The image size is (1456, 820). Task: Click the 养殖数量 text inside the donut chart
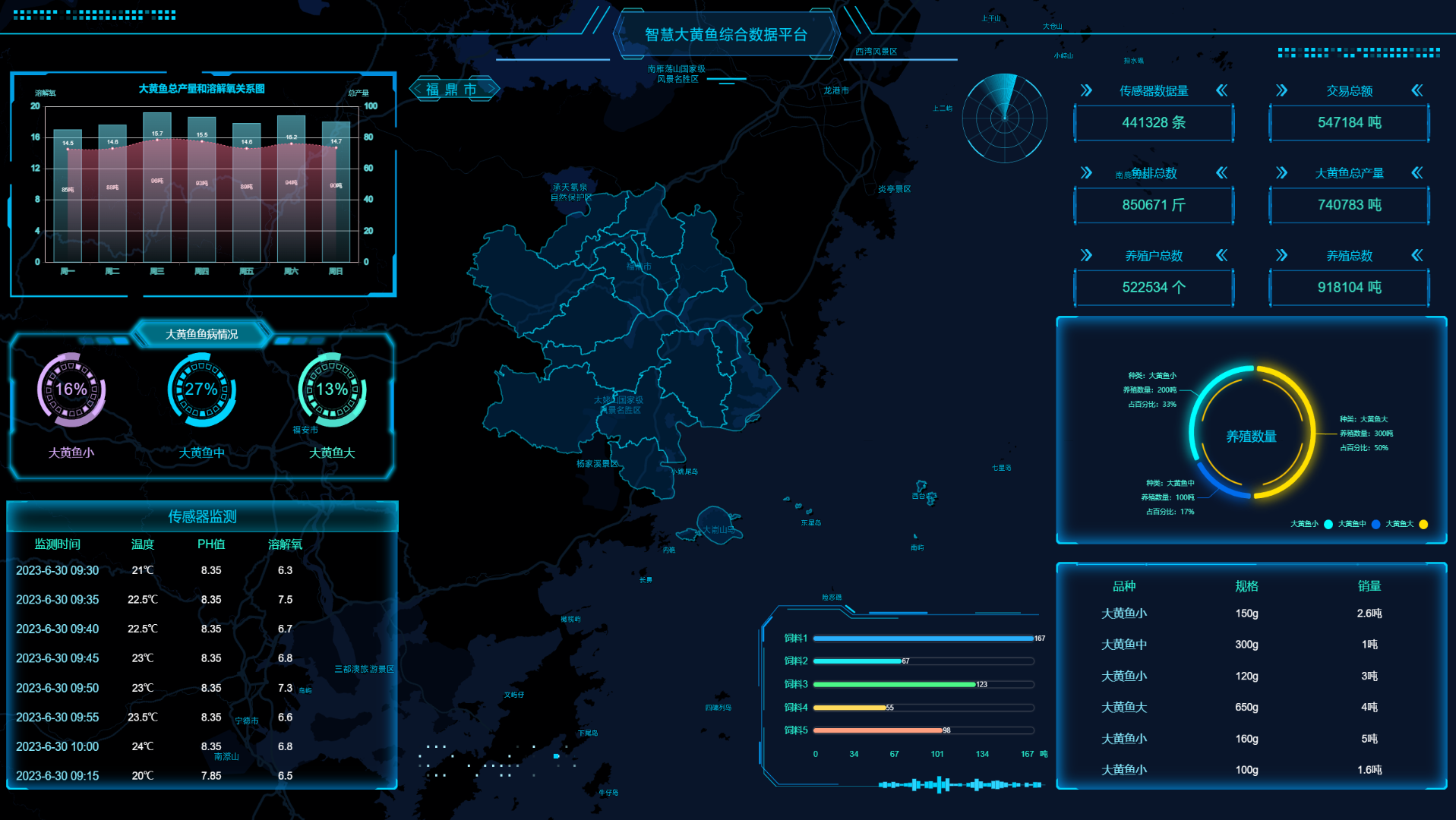1251,436
